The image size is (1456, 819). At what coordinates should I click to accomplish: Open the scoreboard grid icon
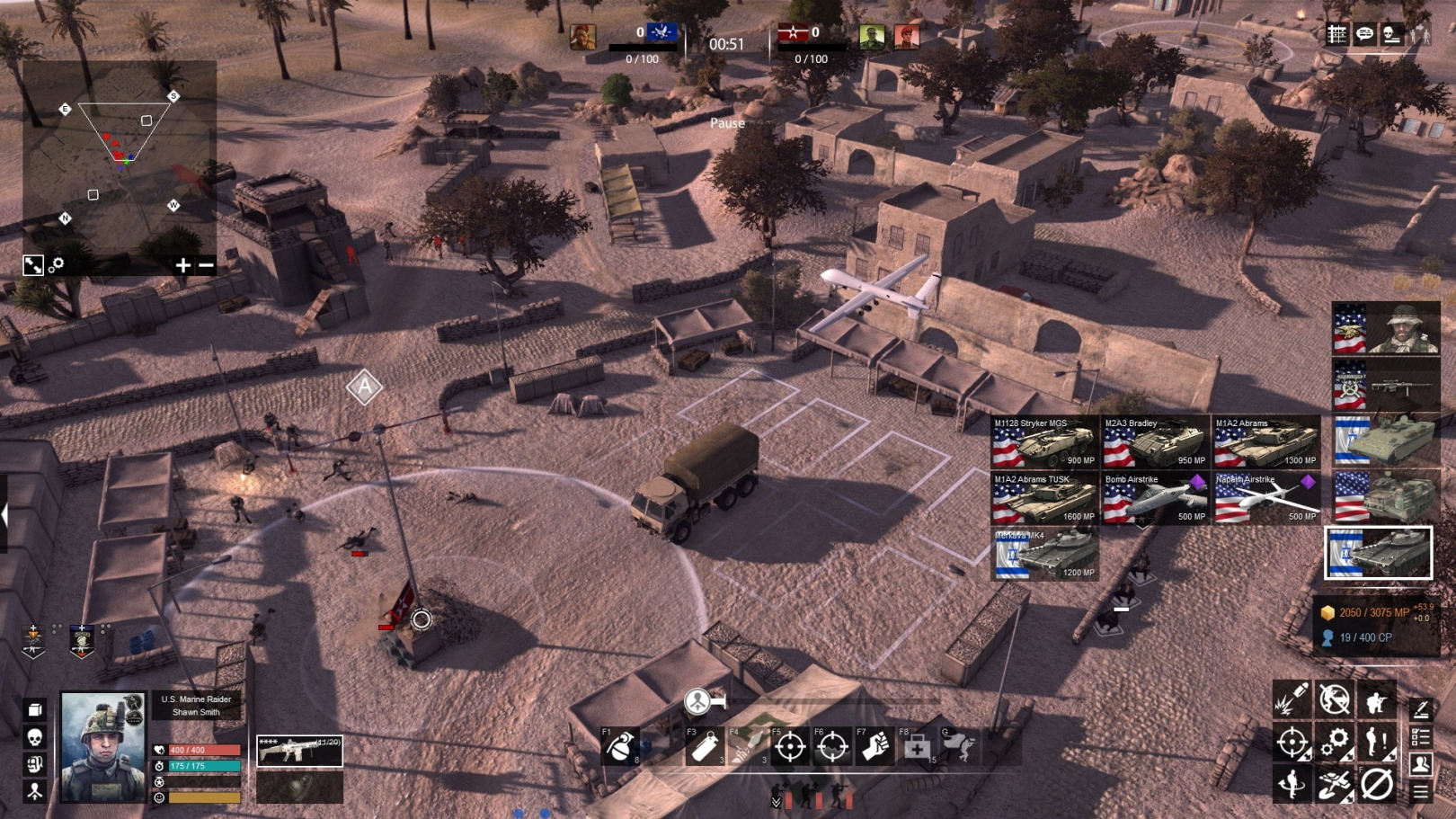click(x=1337, y=34)
